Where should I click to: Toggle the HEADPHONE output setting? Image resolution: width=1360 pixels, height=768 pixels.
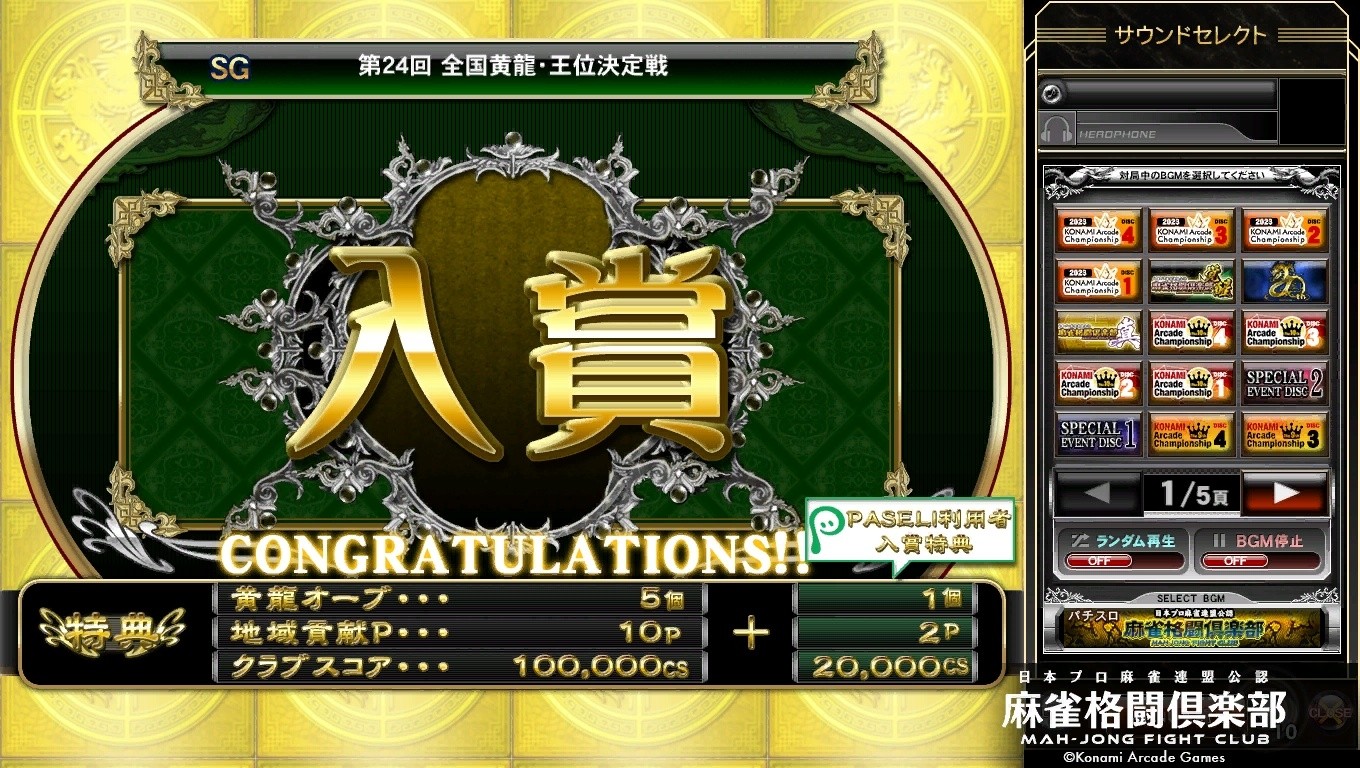point(1160,128)
